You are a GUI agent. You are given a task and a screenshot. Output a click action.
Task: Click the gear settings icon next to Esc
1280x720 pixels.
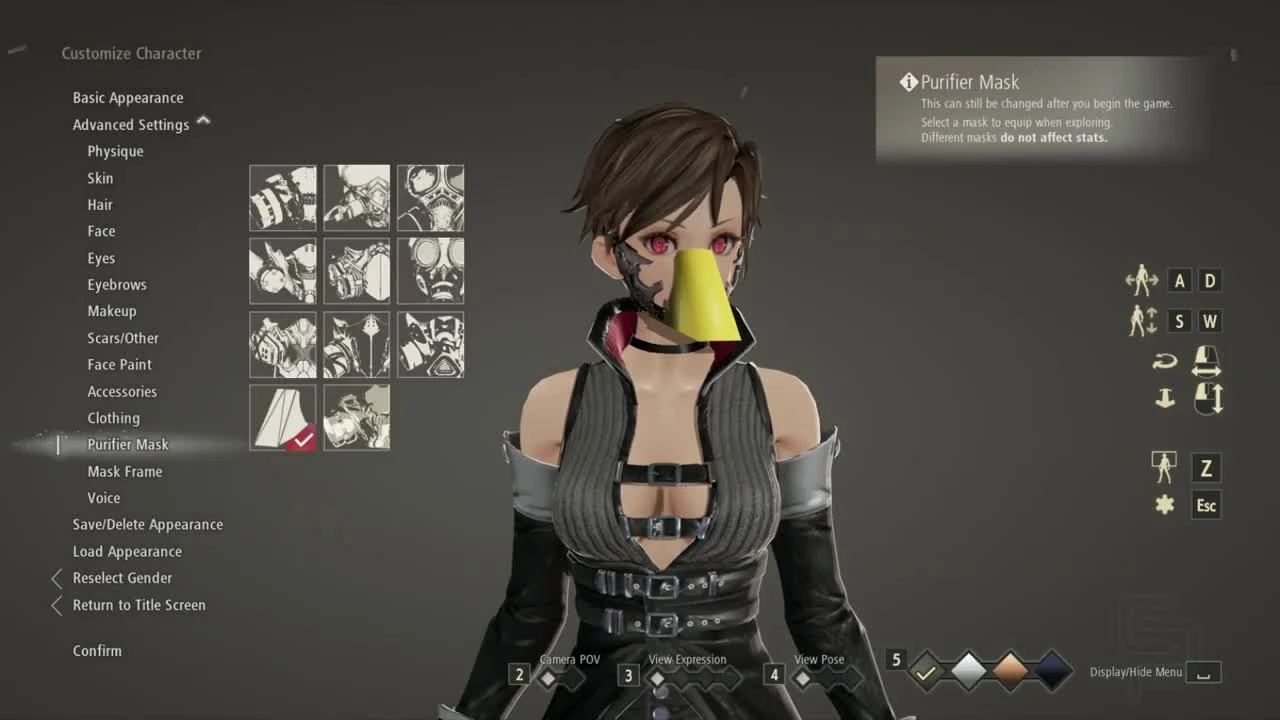(1164, 505)
